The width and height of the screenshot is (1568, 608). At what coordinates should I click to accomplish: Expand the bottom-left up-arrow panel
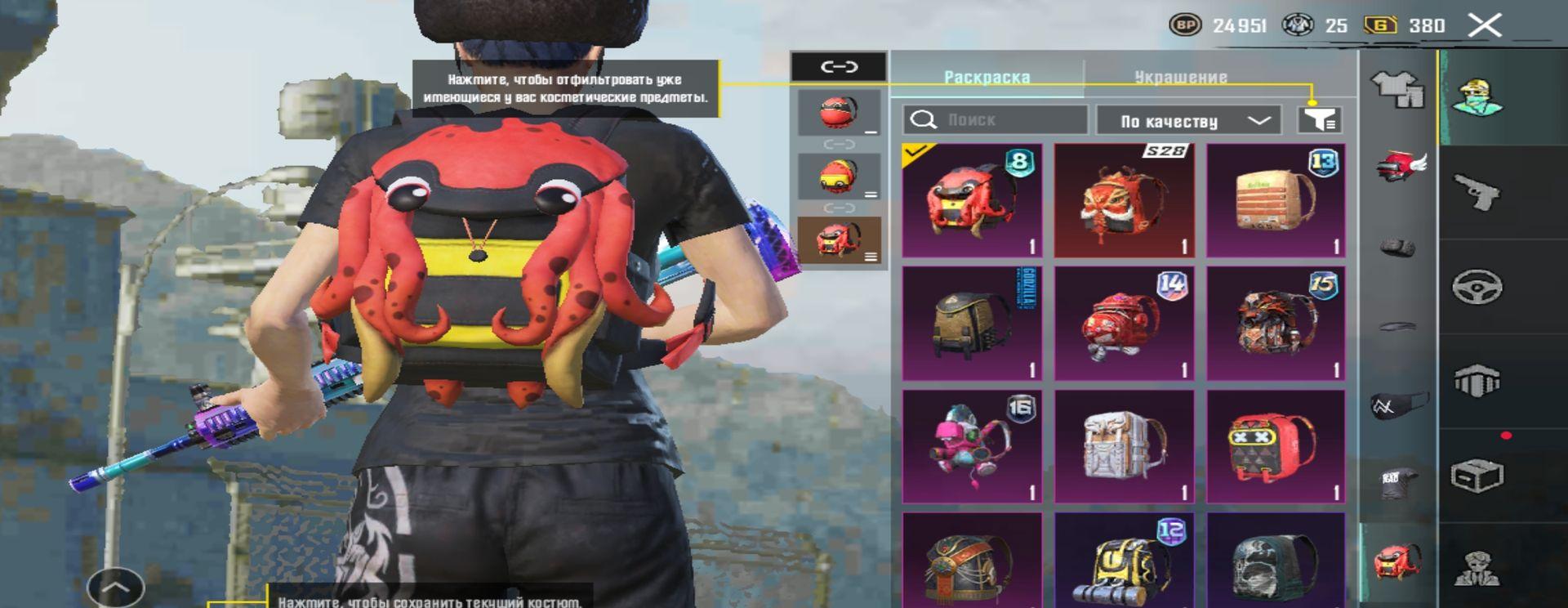point(115,586)
